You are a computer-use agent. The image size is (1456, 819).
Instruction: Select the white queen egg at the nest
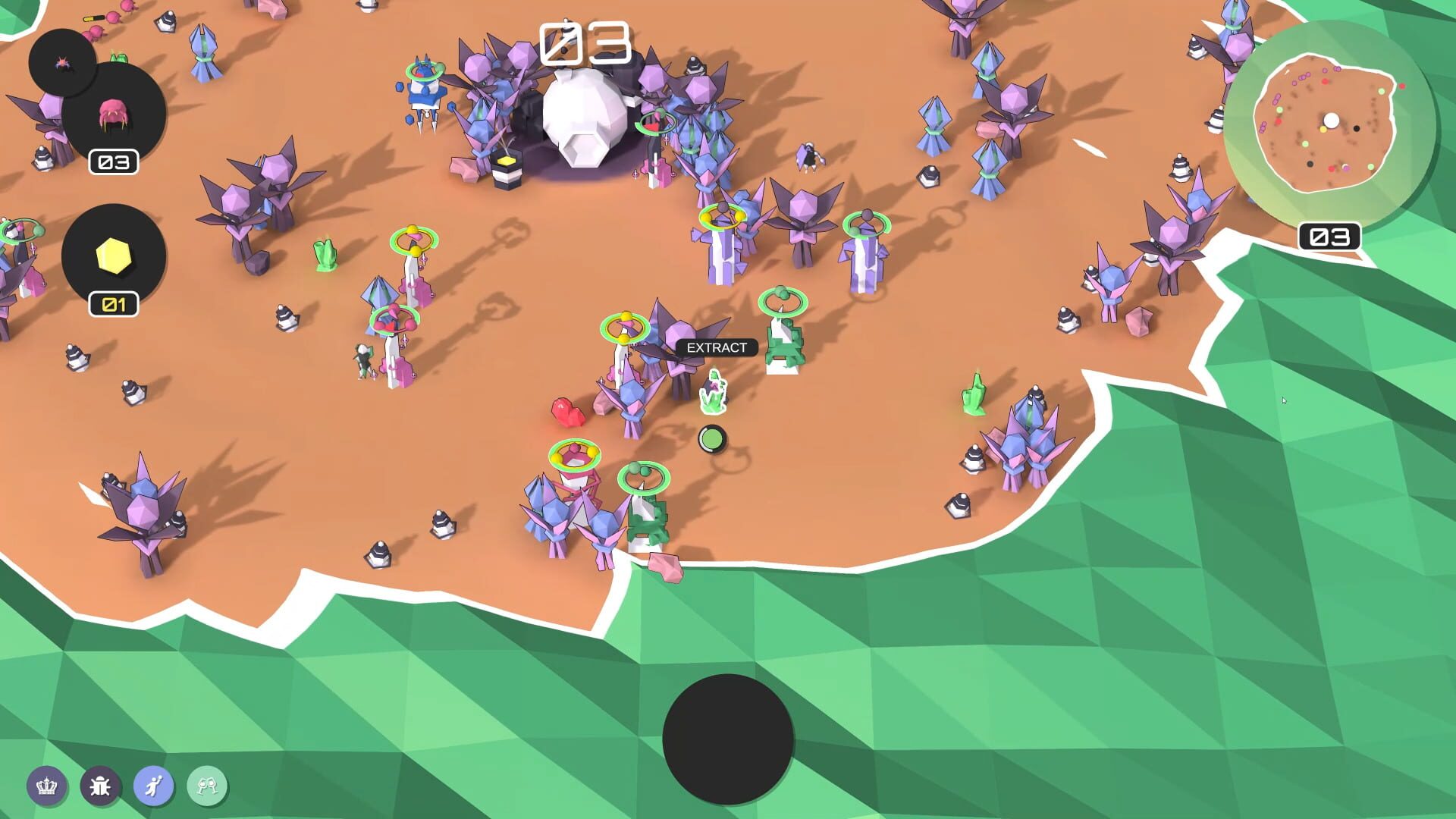(x=584, y=121)
